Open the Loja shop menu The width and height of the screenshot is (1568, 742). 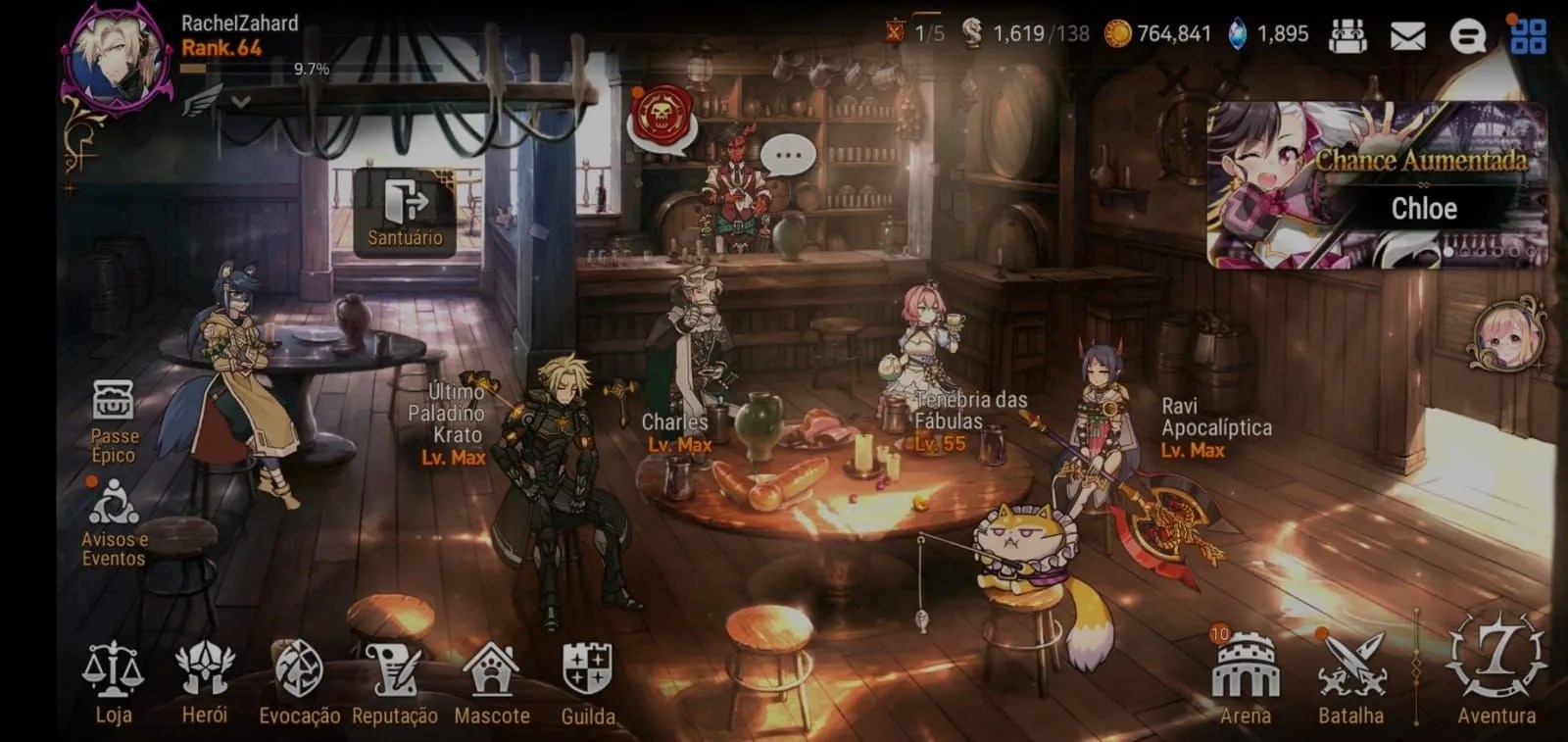[113, 682]
